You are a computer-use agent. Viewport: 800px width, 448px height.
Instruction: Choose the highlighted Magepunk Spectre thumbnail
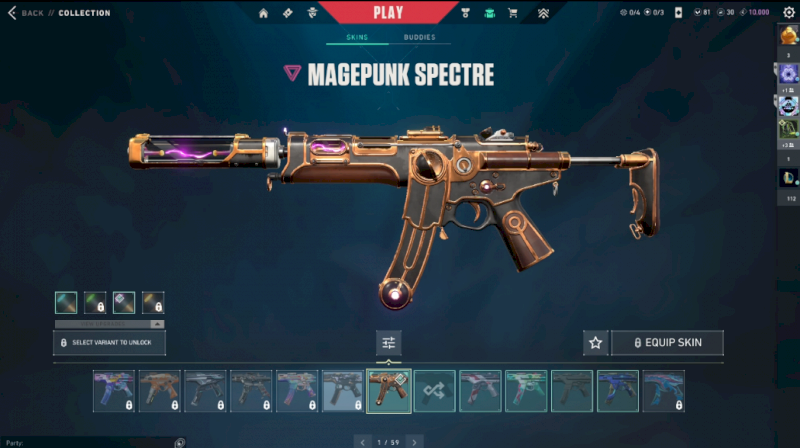[389, 391]
